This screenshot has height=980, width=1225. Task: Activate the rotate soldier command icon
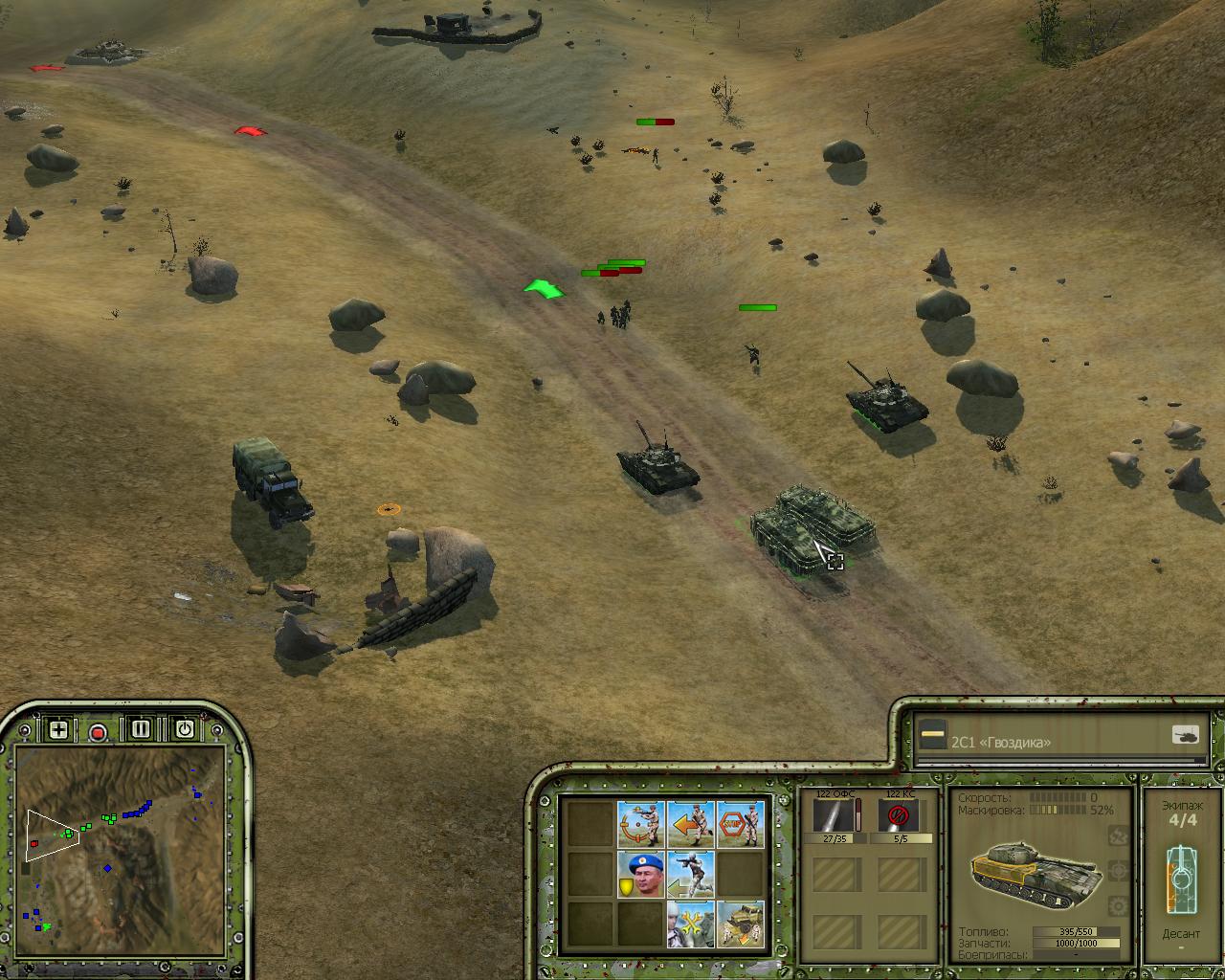pos(640,824)
